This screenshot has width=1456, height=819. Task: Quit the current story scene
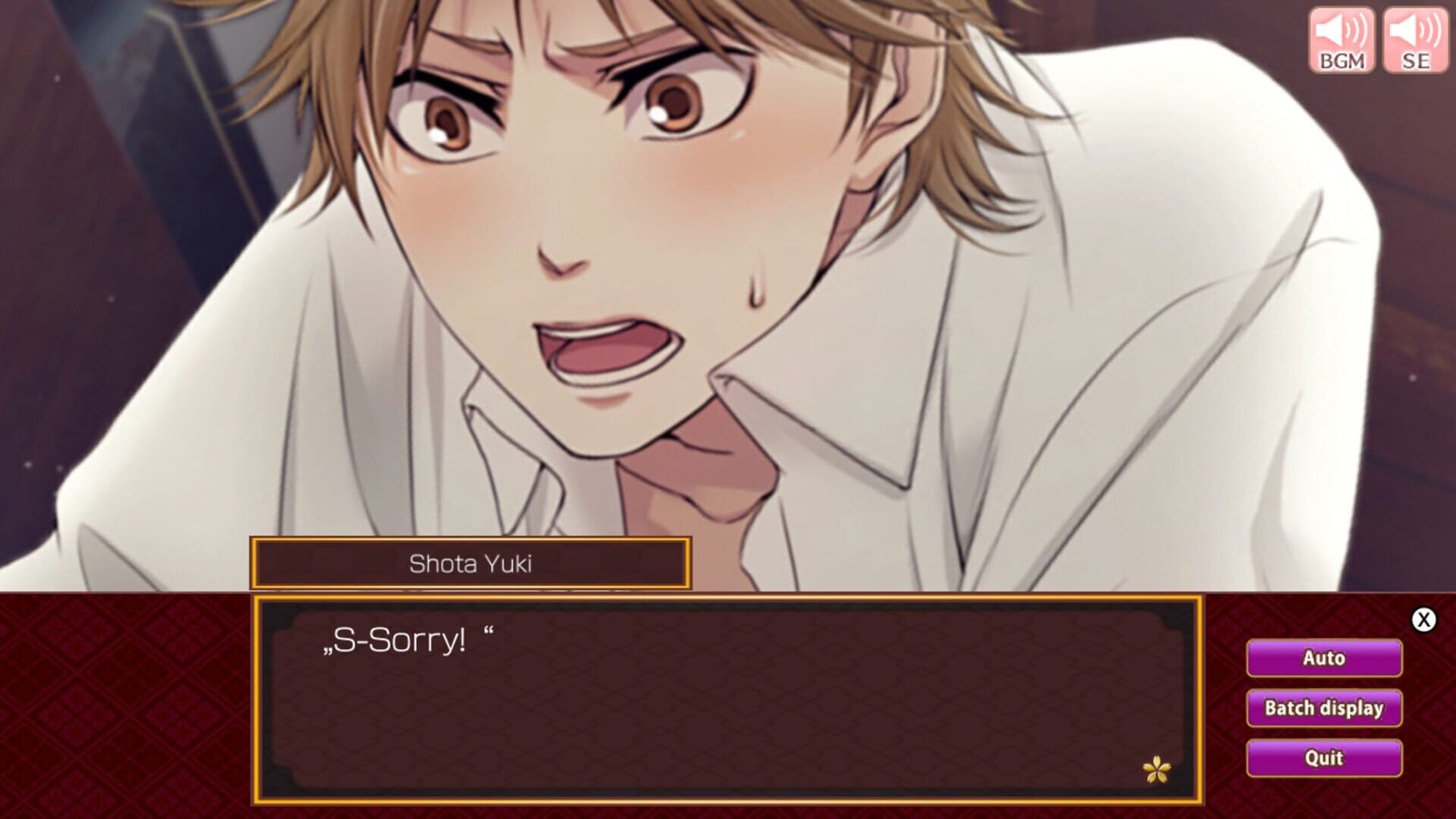tap(1323, 758)
